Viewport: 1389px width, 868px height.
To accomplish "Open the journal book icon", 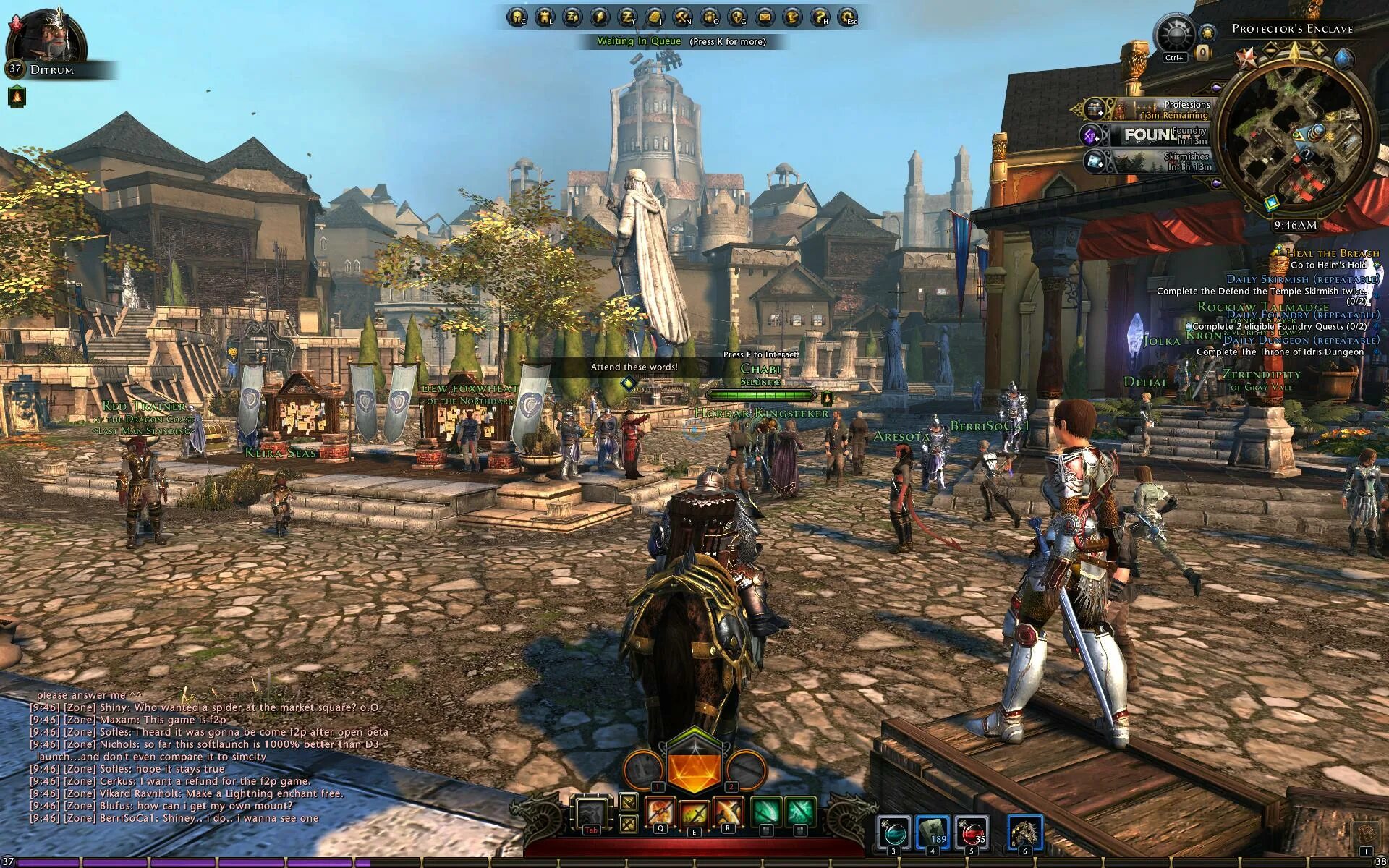I will (x=655, y=17).
